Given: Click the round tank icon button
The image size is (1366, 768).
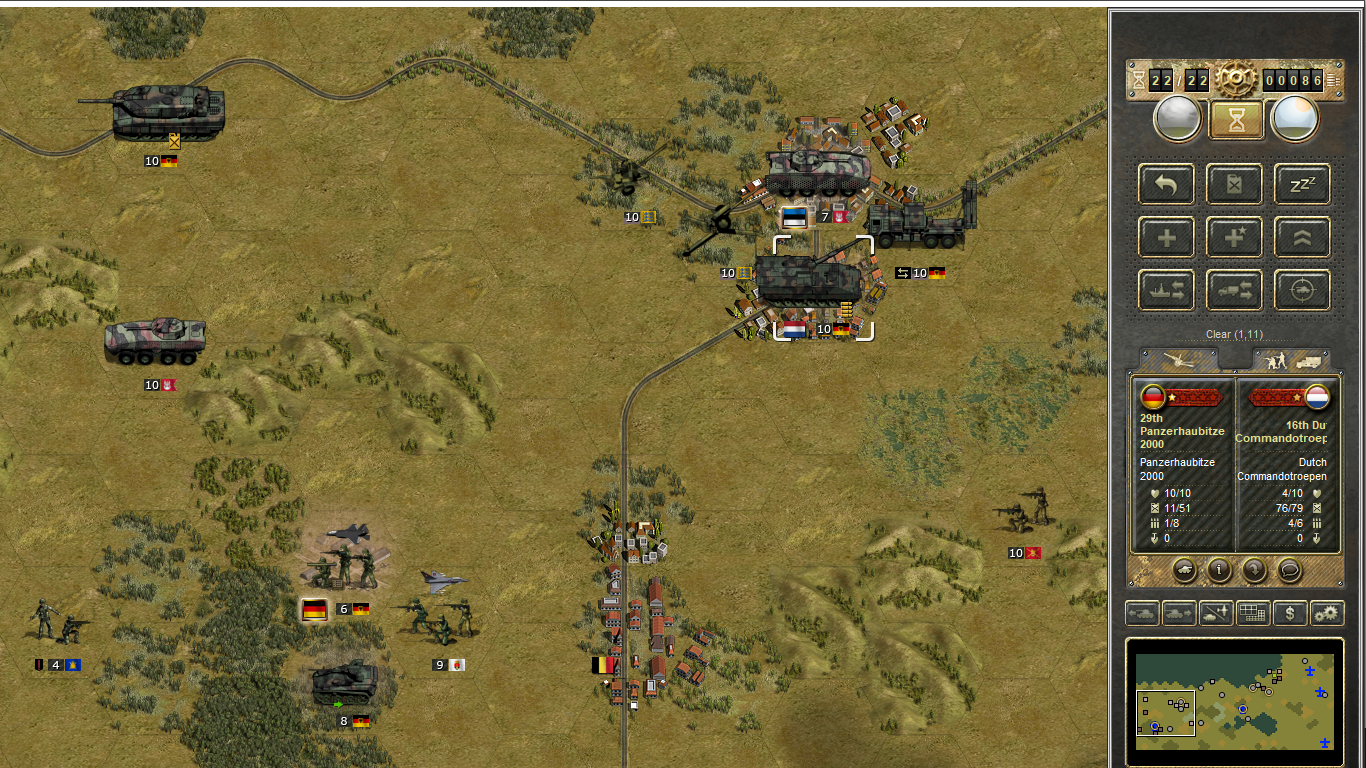Looking at the screenshot, I should (x=1184, y=570).
